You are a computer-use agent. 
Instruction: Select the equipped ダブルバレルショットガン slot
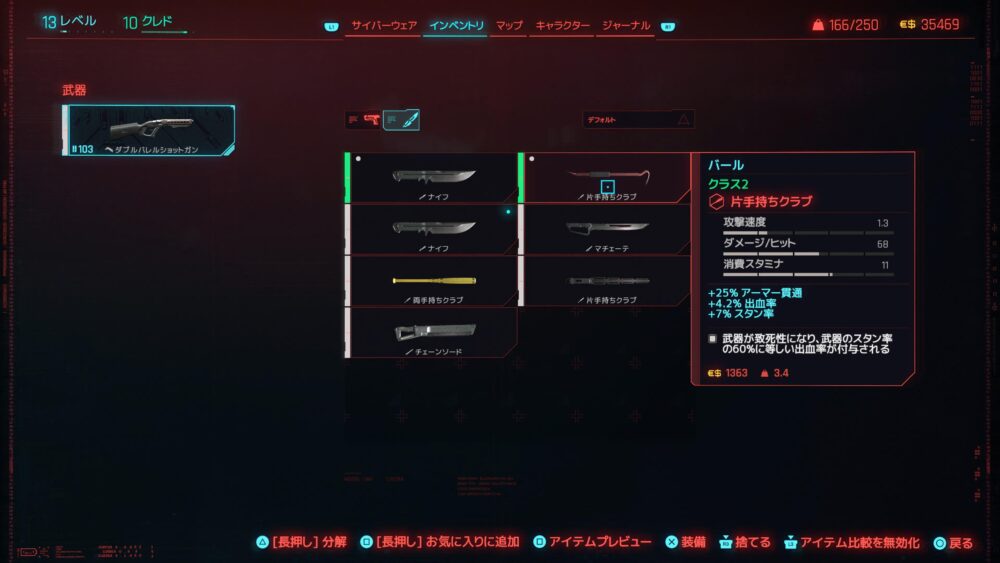pyautogui.click(x=150, y=131)
